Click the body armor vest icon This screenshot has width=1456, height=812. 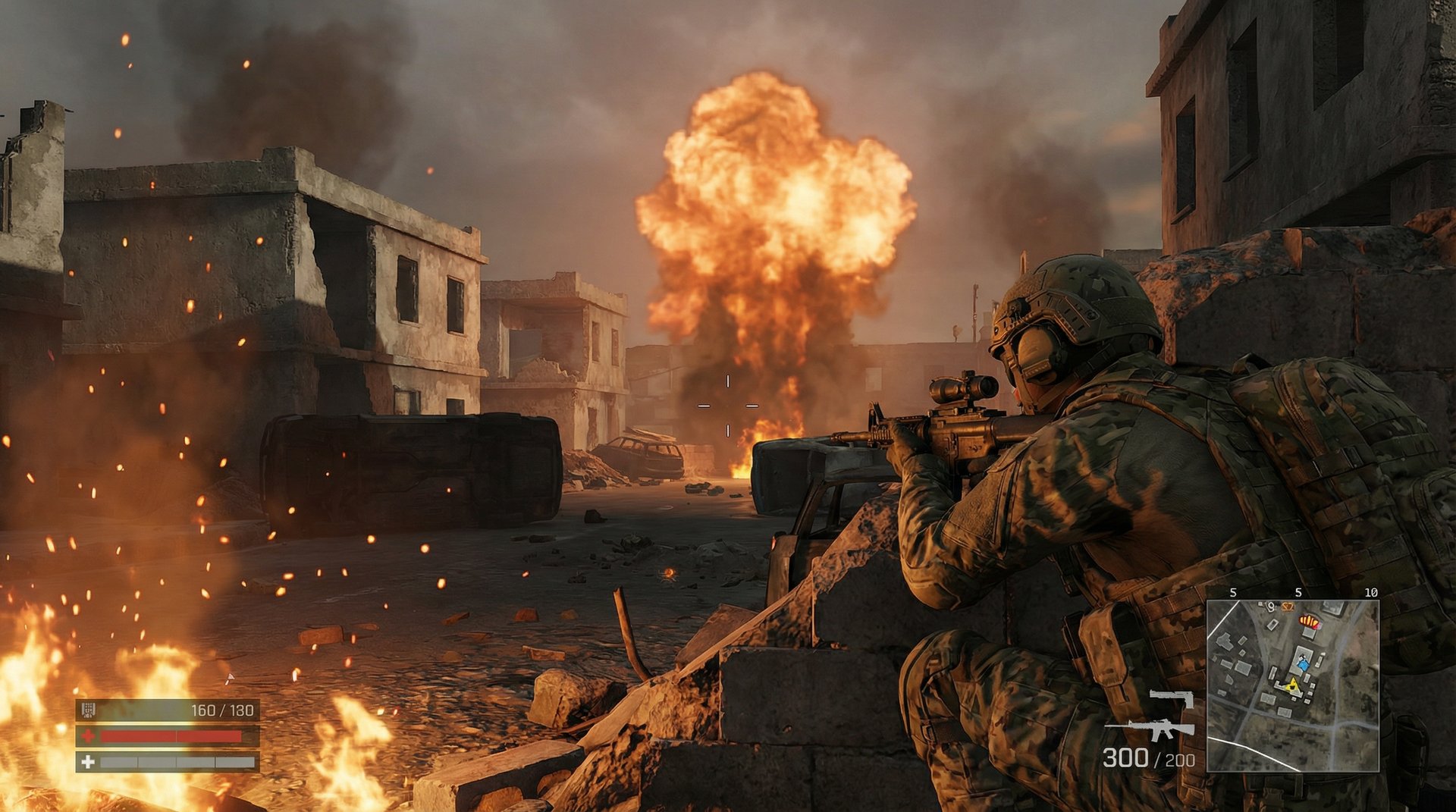click(x=88, y=710)
